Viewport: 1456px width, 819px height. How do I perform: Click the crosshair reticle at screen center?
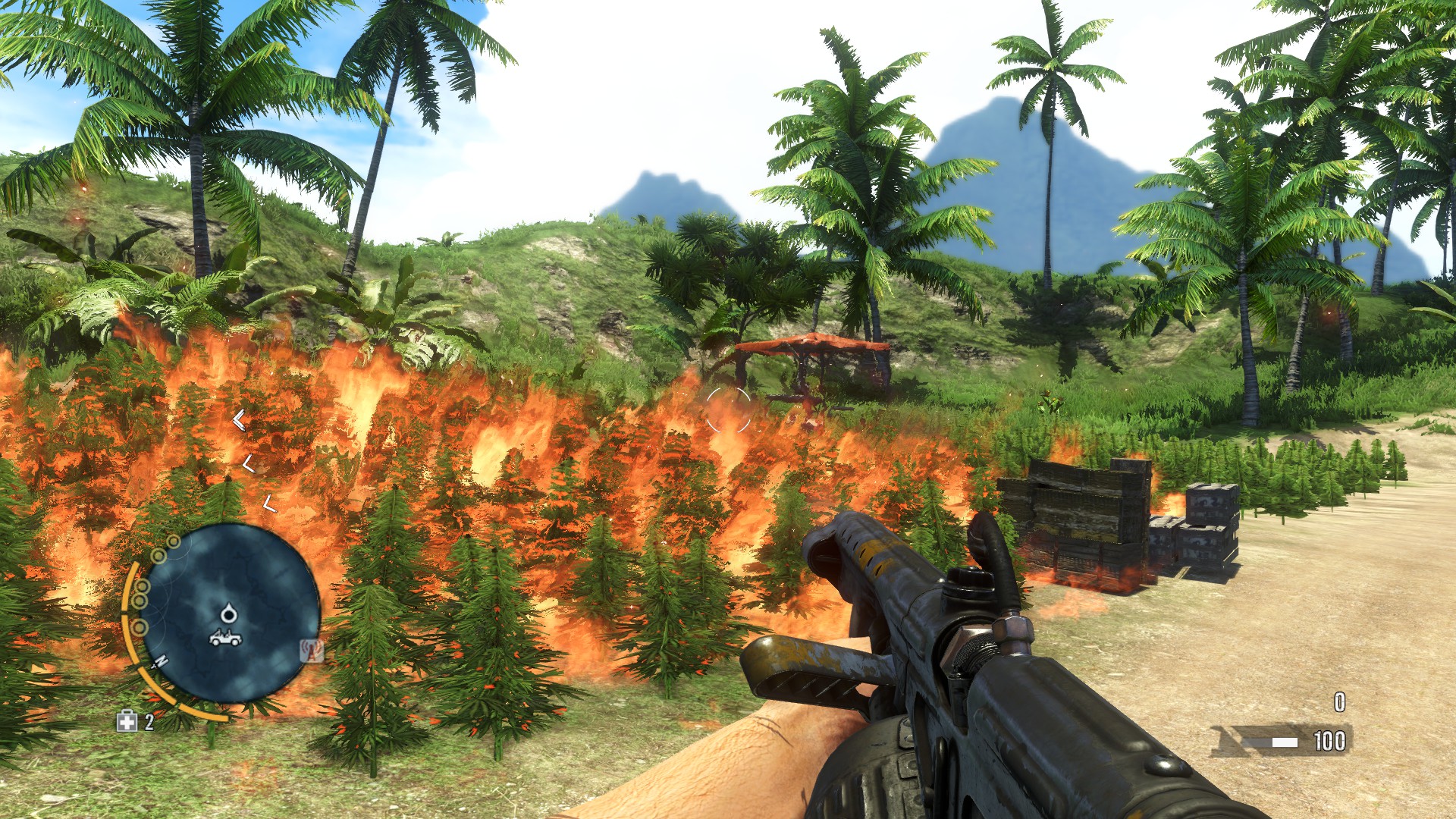pos(728,409)
